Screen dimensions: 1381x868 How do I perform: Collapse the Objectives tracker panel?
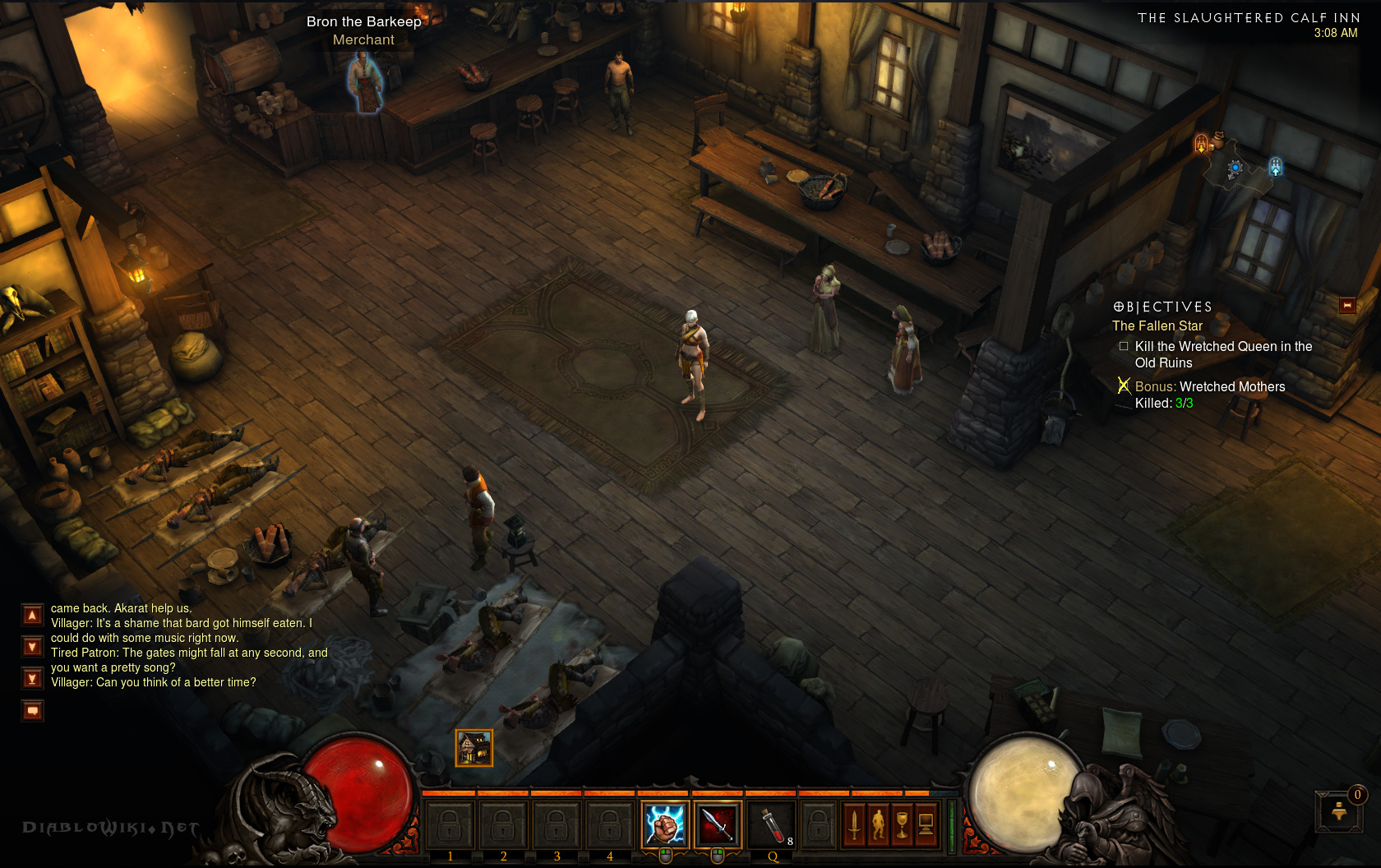click(x=1347, y=305)
